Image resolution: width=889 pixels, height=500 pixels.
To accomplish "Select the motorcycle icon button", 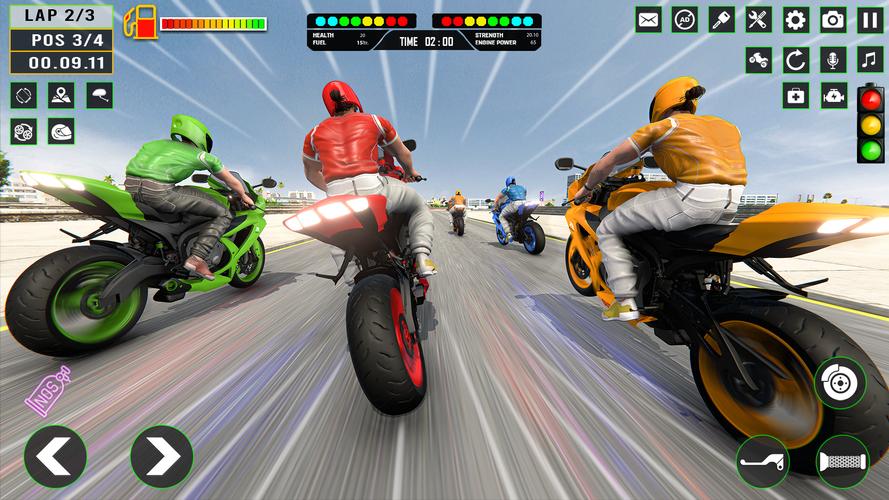I will pyautogui.click(x=759, y=59).
